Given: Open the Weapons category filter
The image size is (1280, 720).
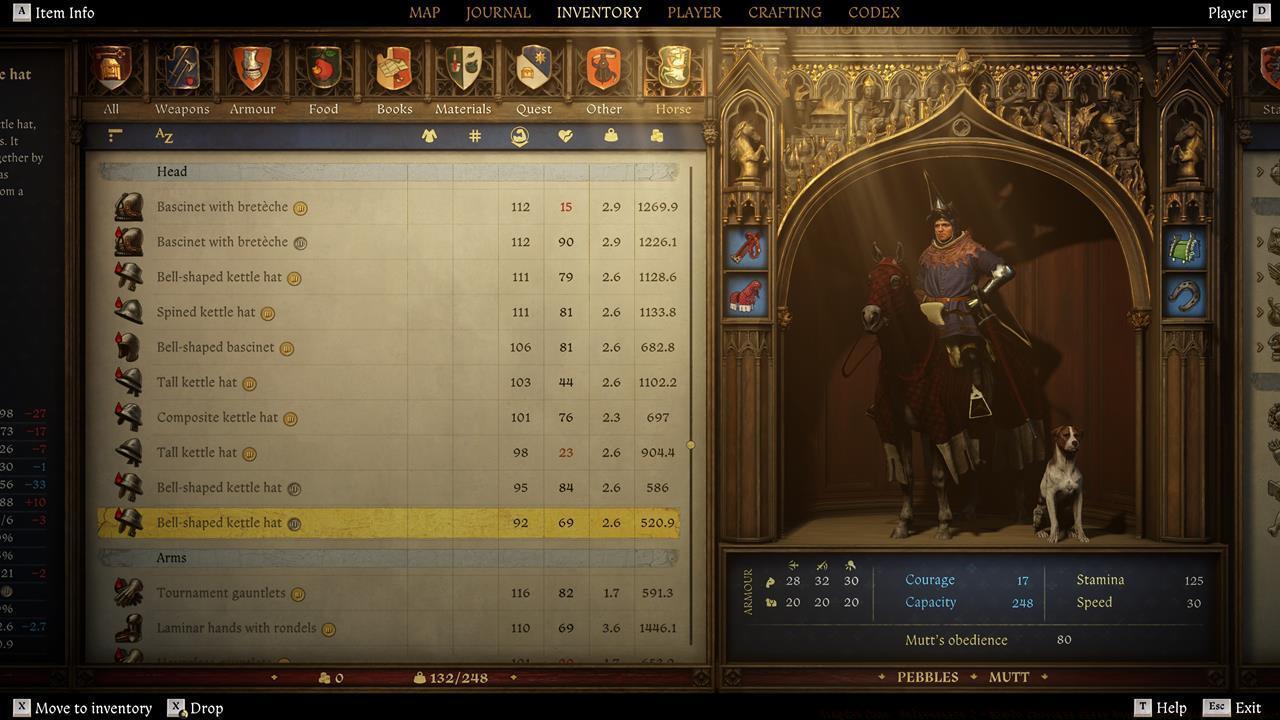Looking at the screenshot, I should click(181, 70).
